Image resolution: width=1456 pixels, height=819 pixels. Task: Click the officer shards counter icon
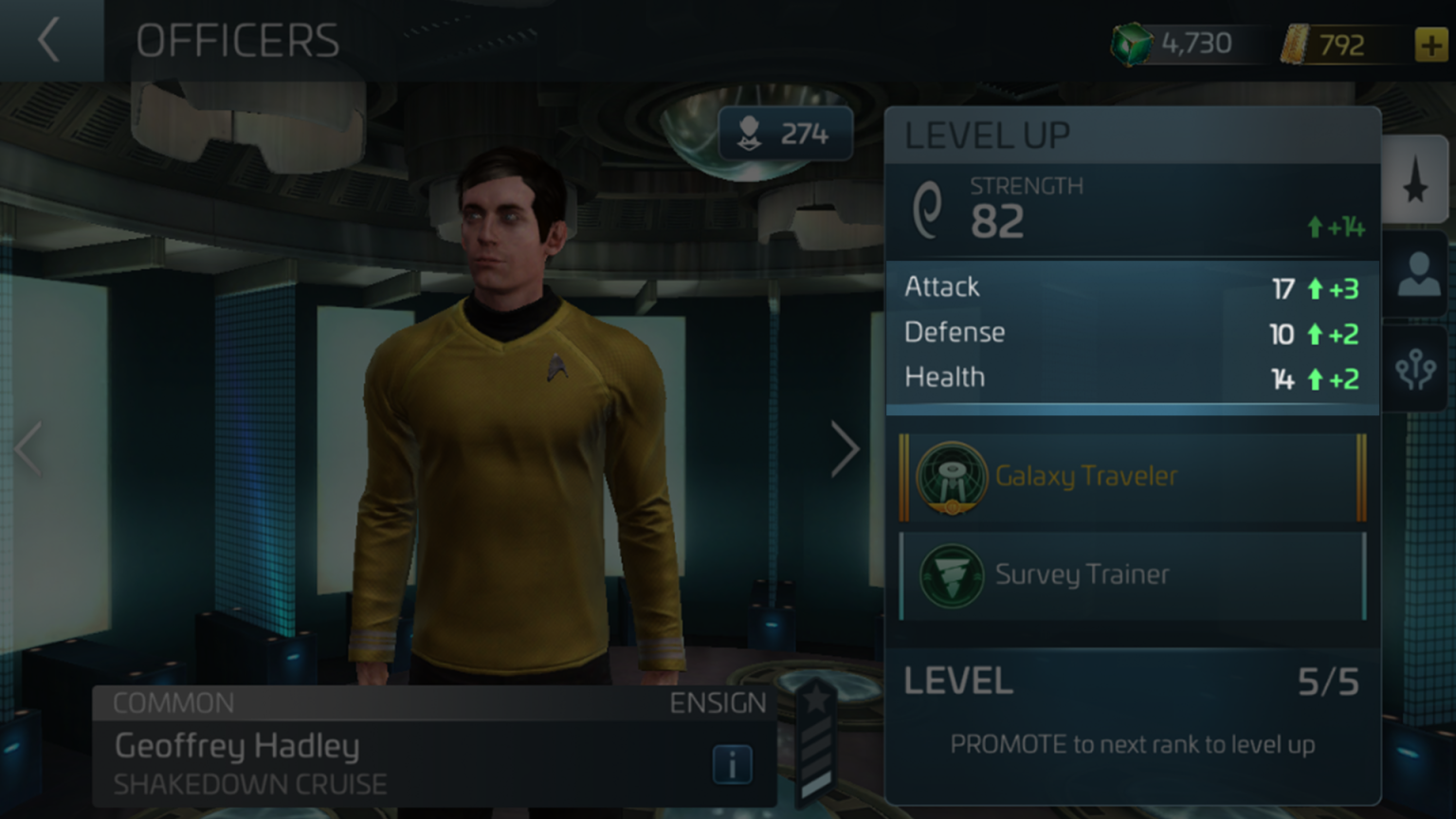coord(750,133)
